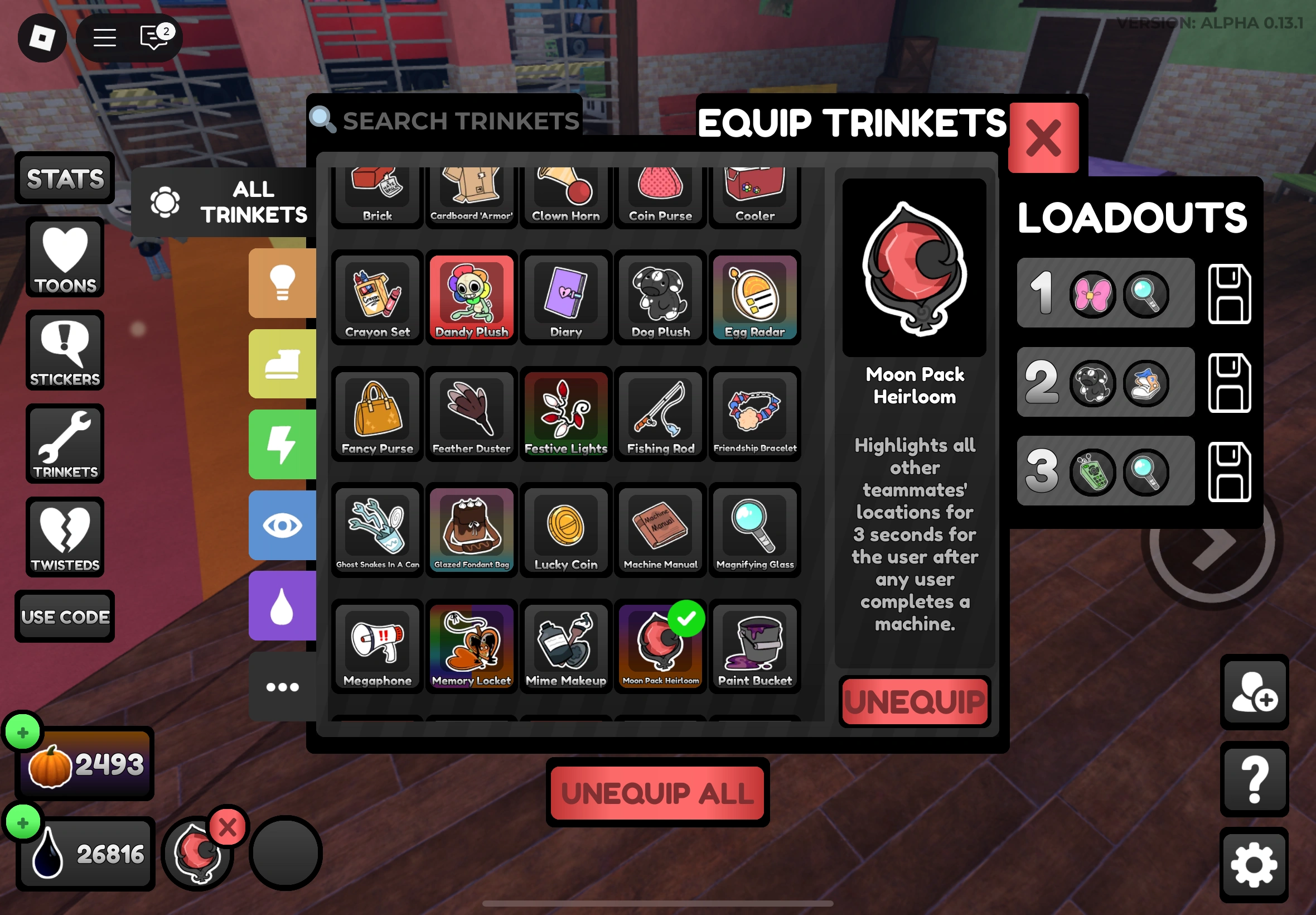Equip the Dandy Plush trinket
Image resolution: width=1316 pixels, height=915 pixels.
point(471,298)
